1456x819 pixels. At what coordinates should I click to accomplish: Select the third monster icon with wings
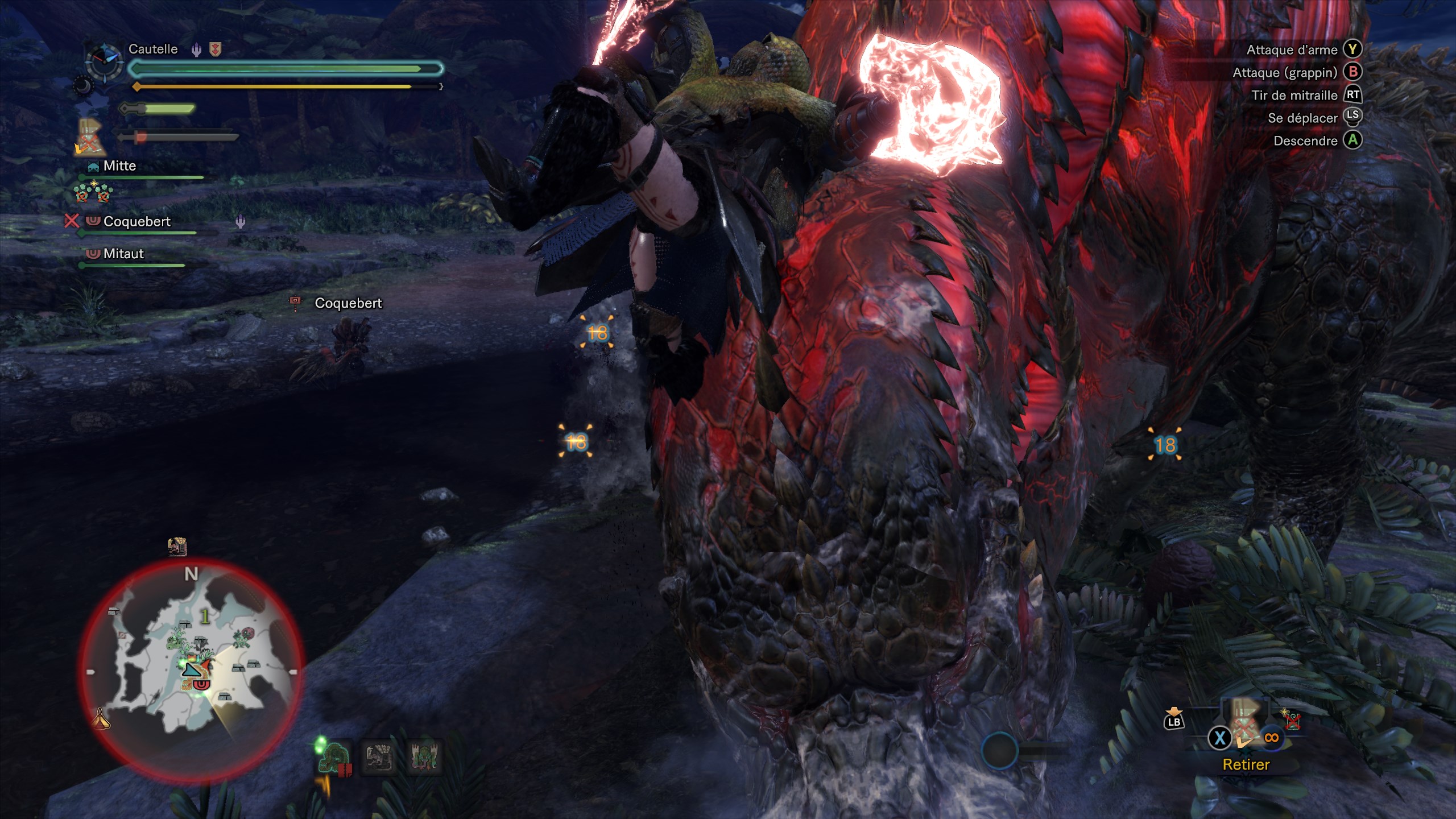click(x=424, y=756)
